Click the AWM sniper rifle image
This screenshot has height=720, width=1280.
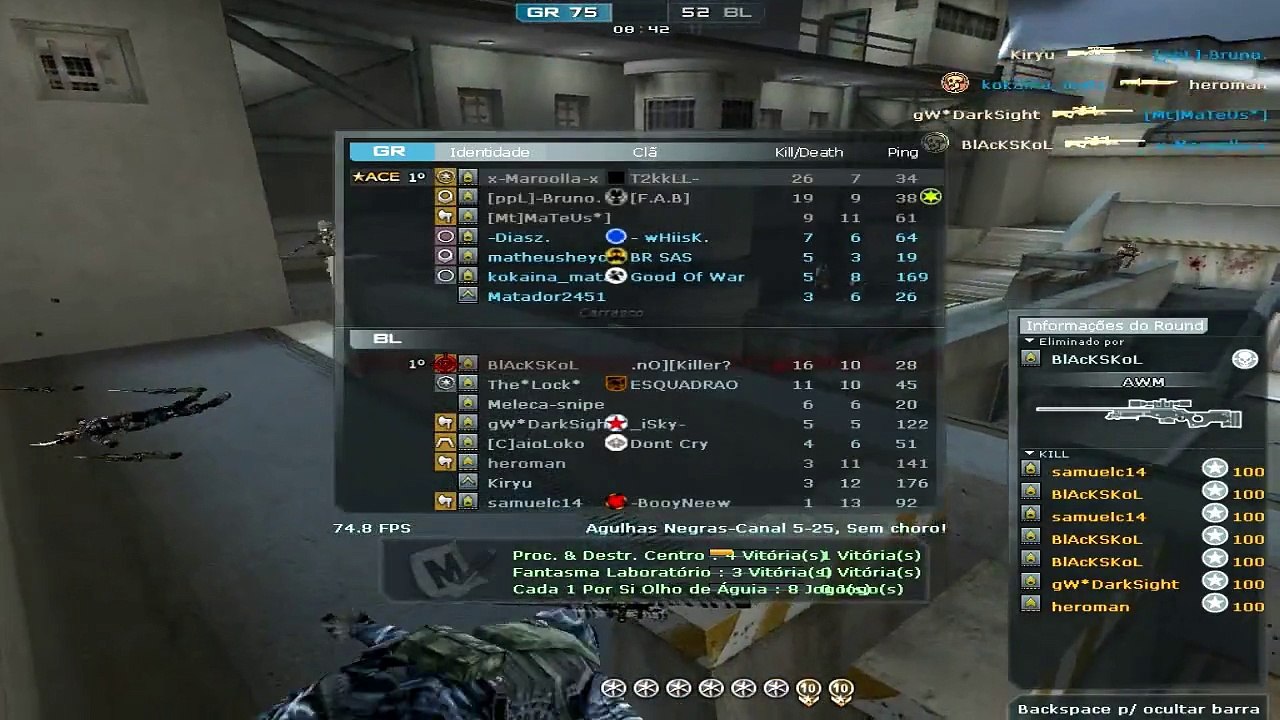[1138, 413]
